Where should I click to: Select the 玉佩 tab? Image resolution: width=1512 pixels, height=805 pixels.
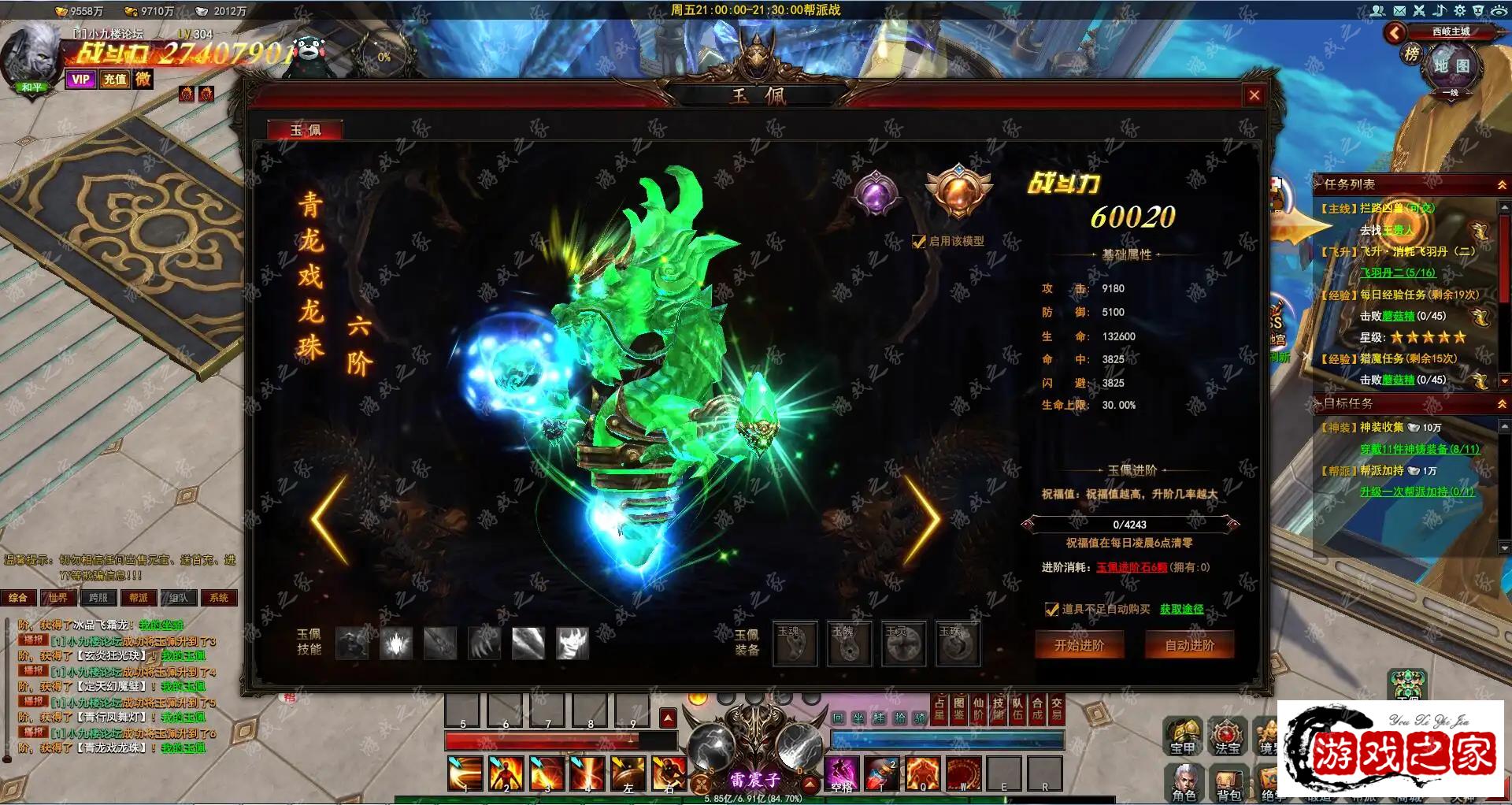(306, 130)
